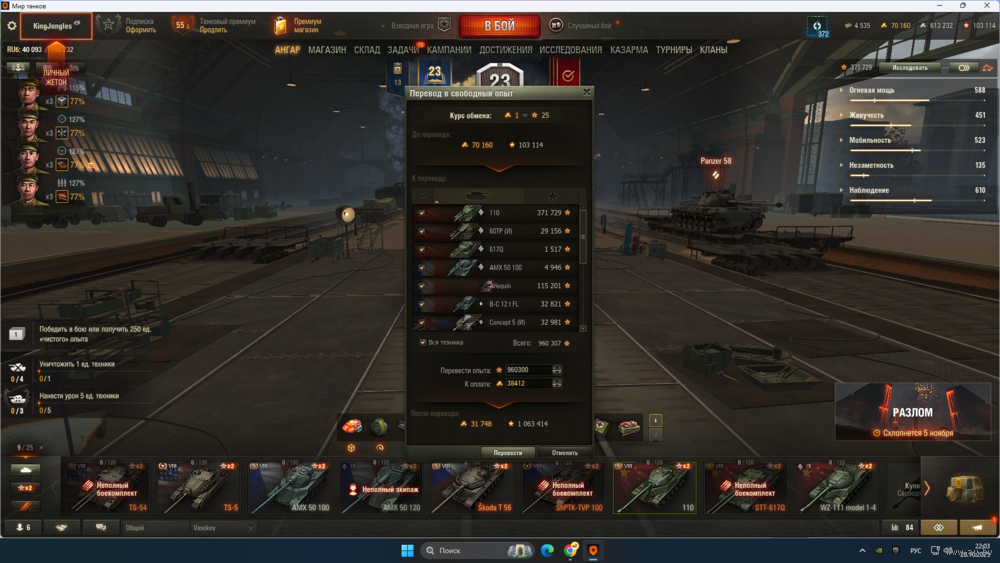This screenshot has height=563, width=1000.
Task: Select the Škoda T 56 in the carousel
Action: pyautogui.click(x=468, y=488)
